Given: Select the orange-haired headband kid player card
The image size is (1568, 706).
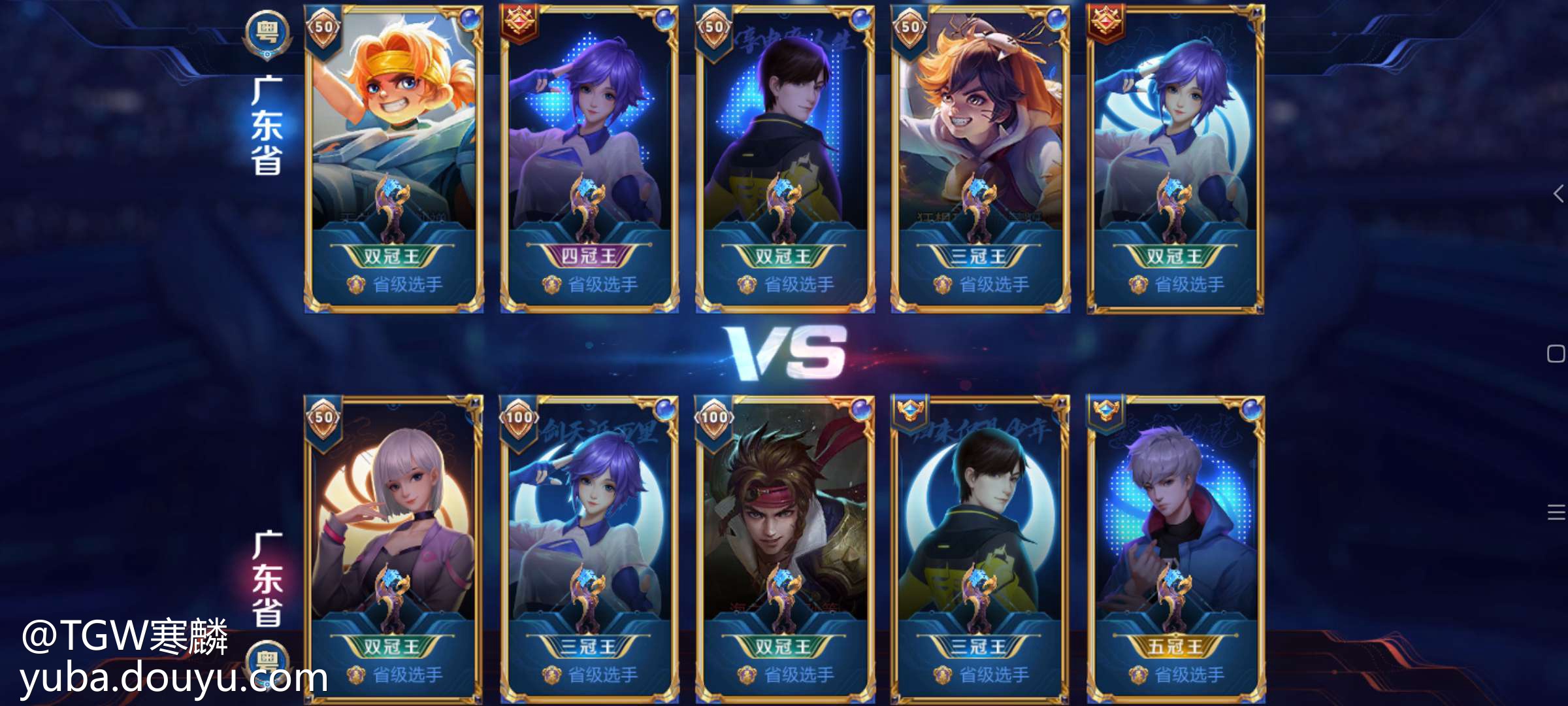Looking at the screenshot, I should [x=393, y=158].
